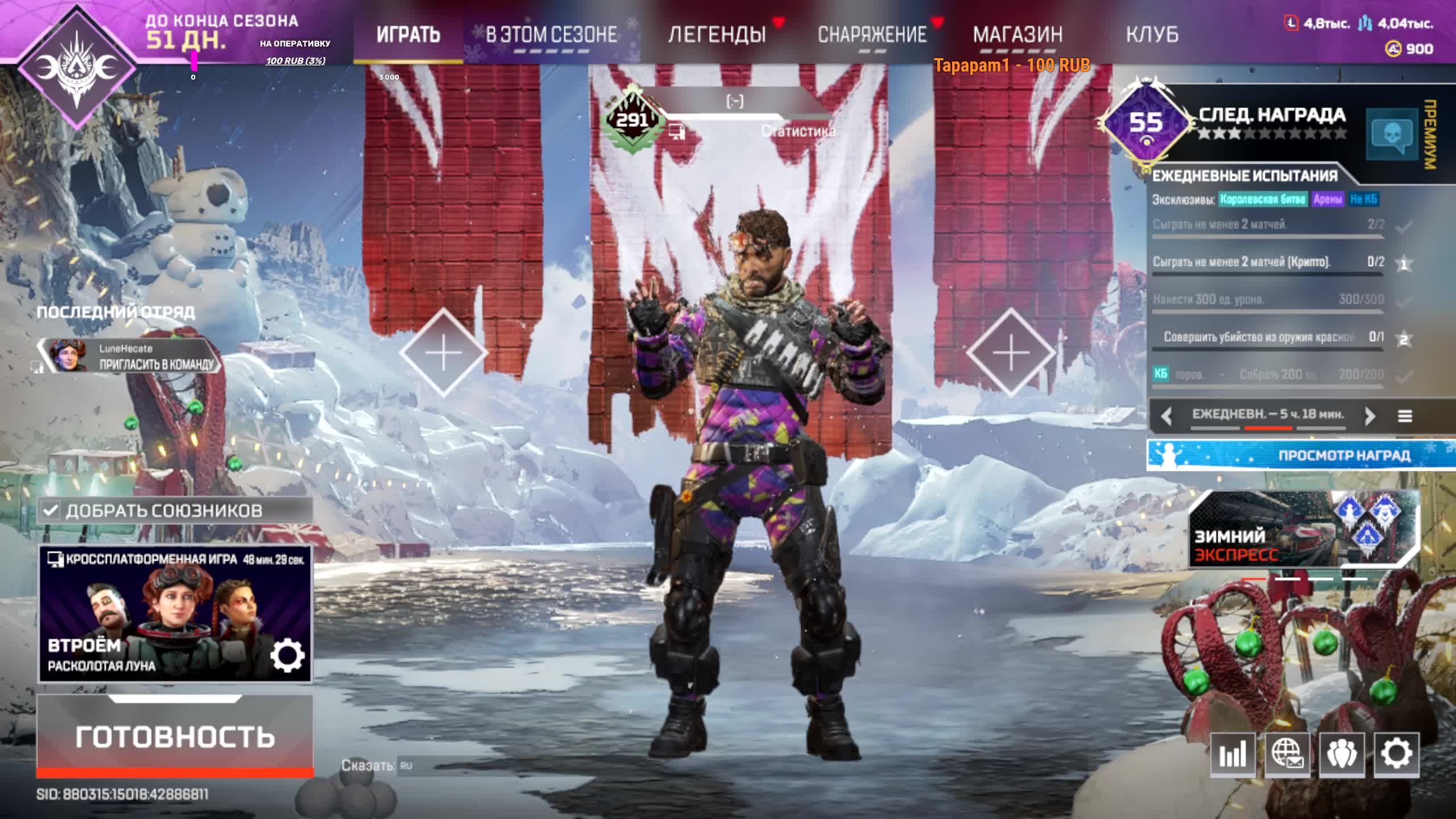Open the battle pass level 55 badge
The height and width of the screenshot is (819, 1456).
pyautogui.click(x=1145, y=123)
